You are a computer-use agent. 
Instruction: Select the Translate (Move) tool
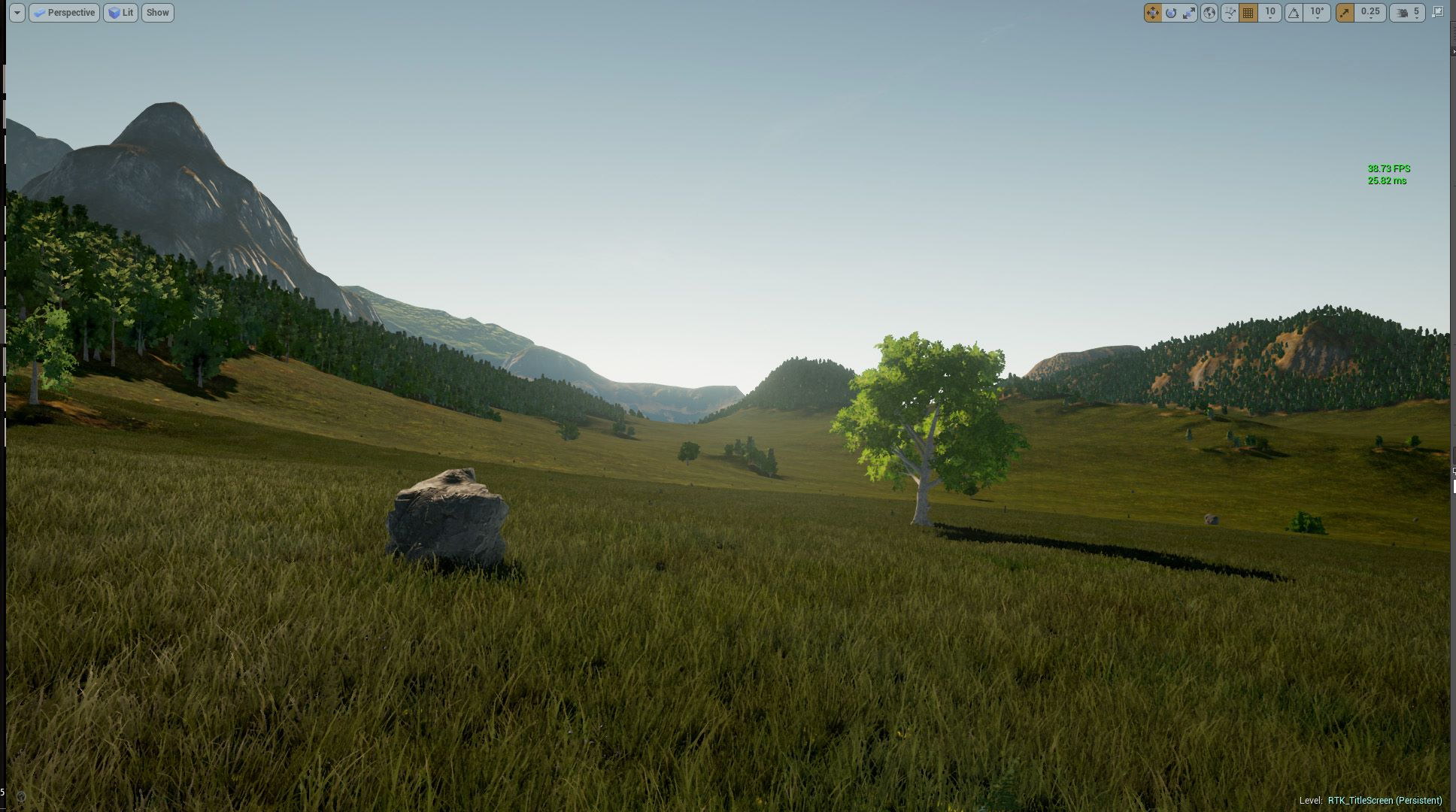[1153, 13]
